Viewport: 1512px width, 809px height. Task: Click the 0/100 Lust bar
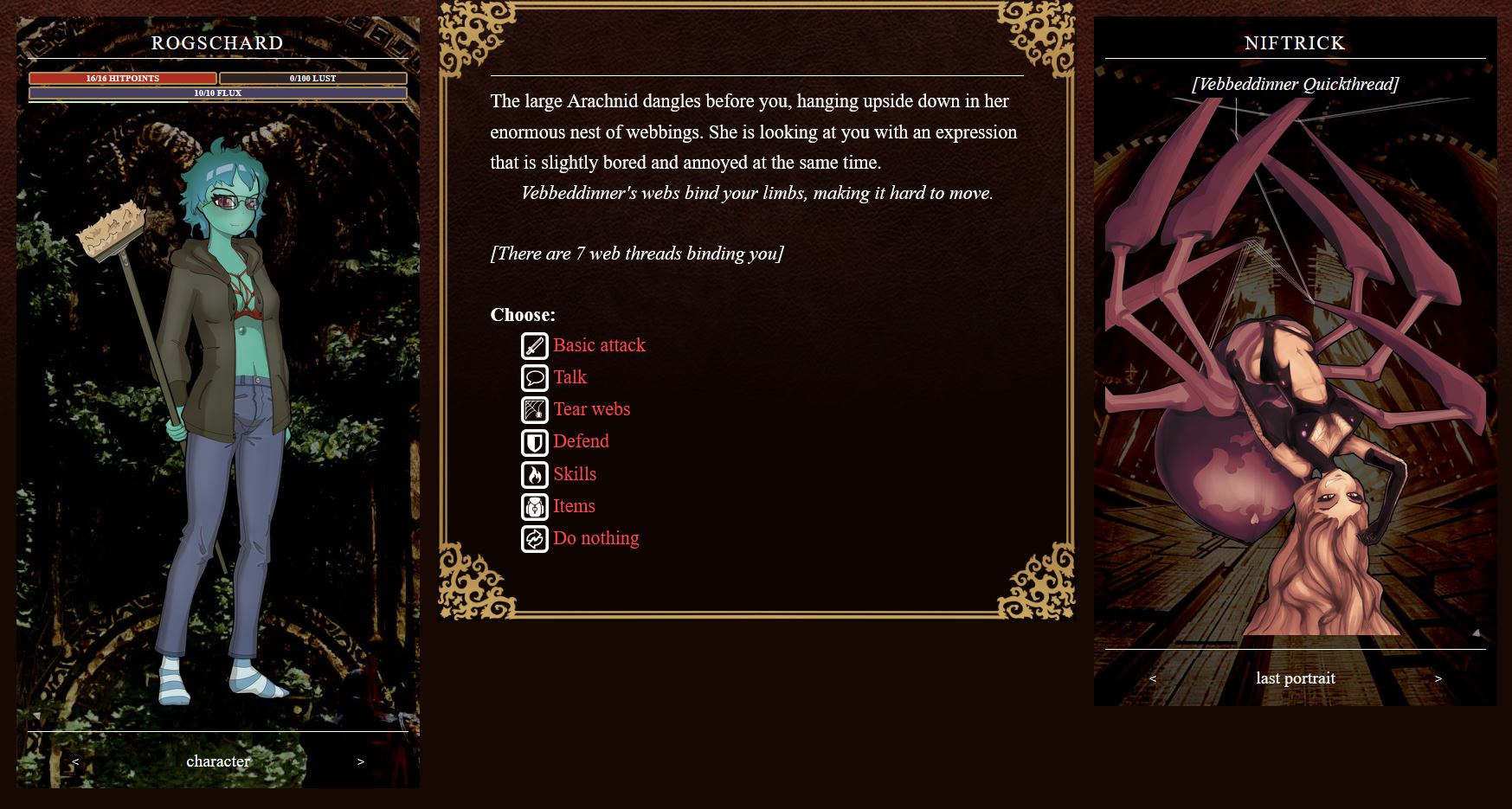click(312, 78)
